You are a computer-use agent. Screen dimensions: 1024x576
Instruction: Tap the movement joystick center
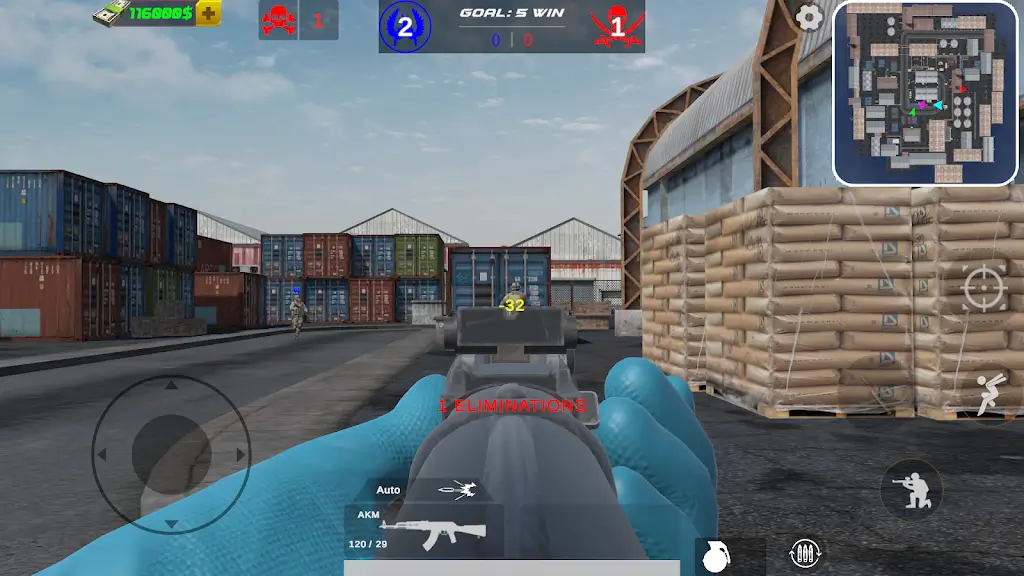pos(171,454)
